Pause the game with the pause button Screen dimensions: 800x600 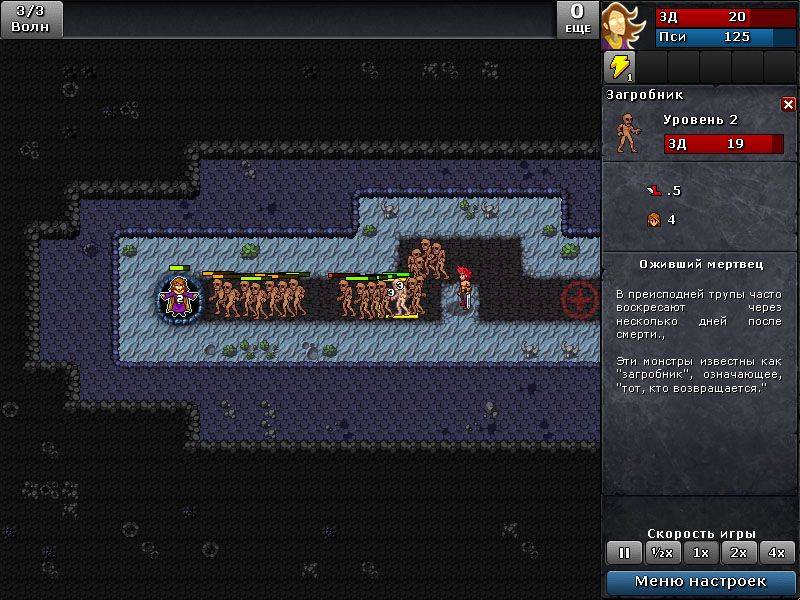coord(624,552)
